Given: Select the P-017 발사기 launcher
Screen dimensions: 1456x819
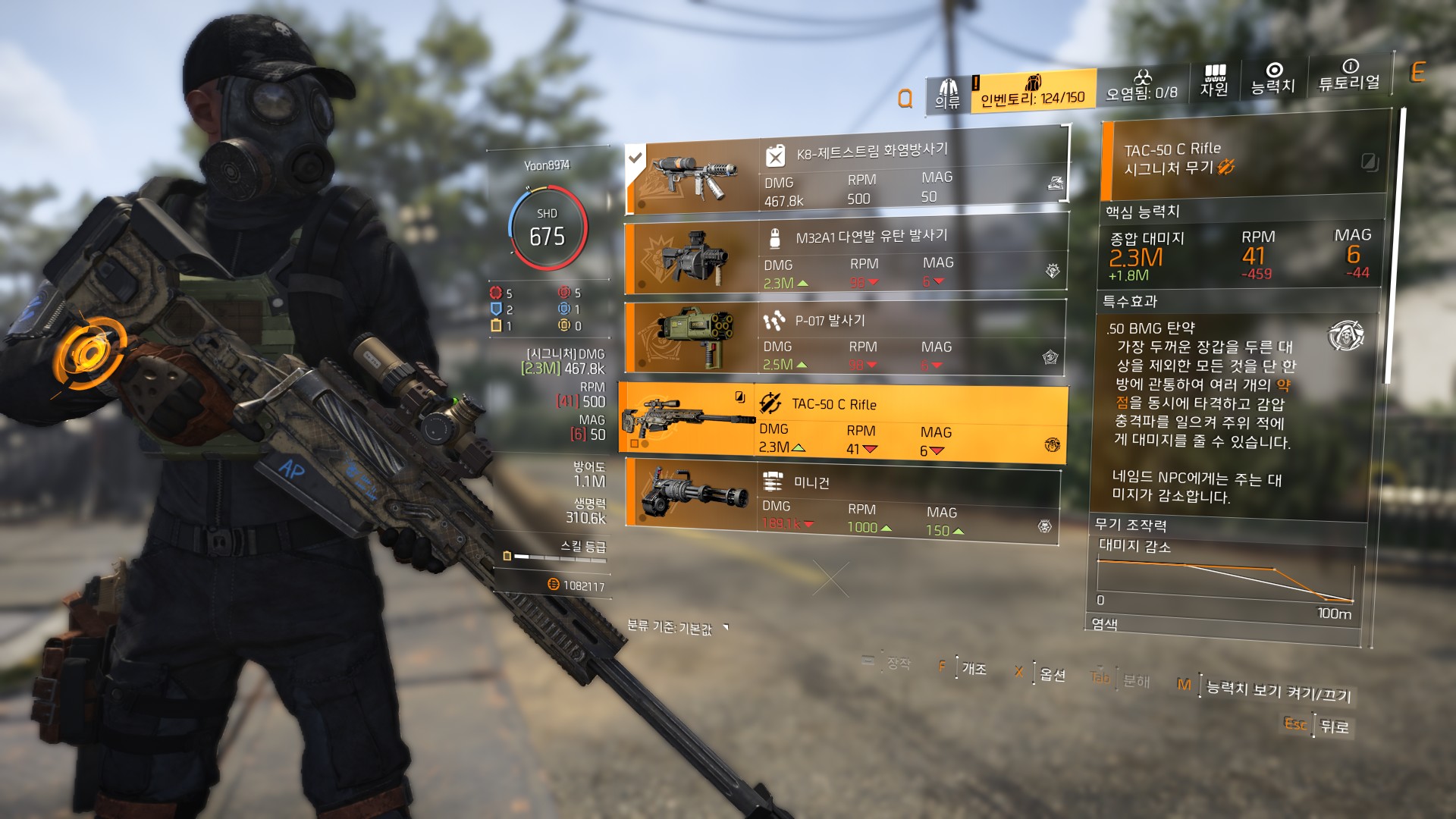Looking at the screenshot, I should (x=843, y=340).
